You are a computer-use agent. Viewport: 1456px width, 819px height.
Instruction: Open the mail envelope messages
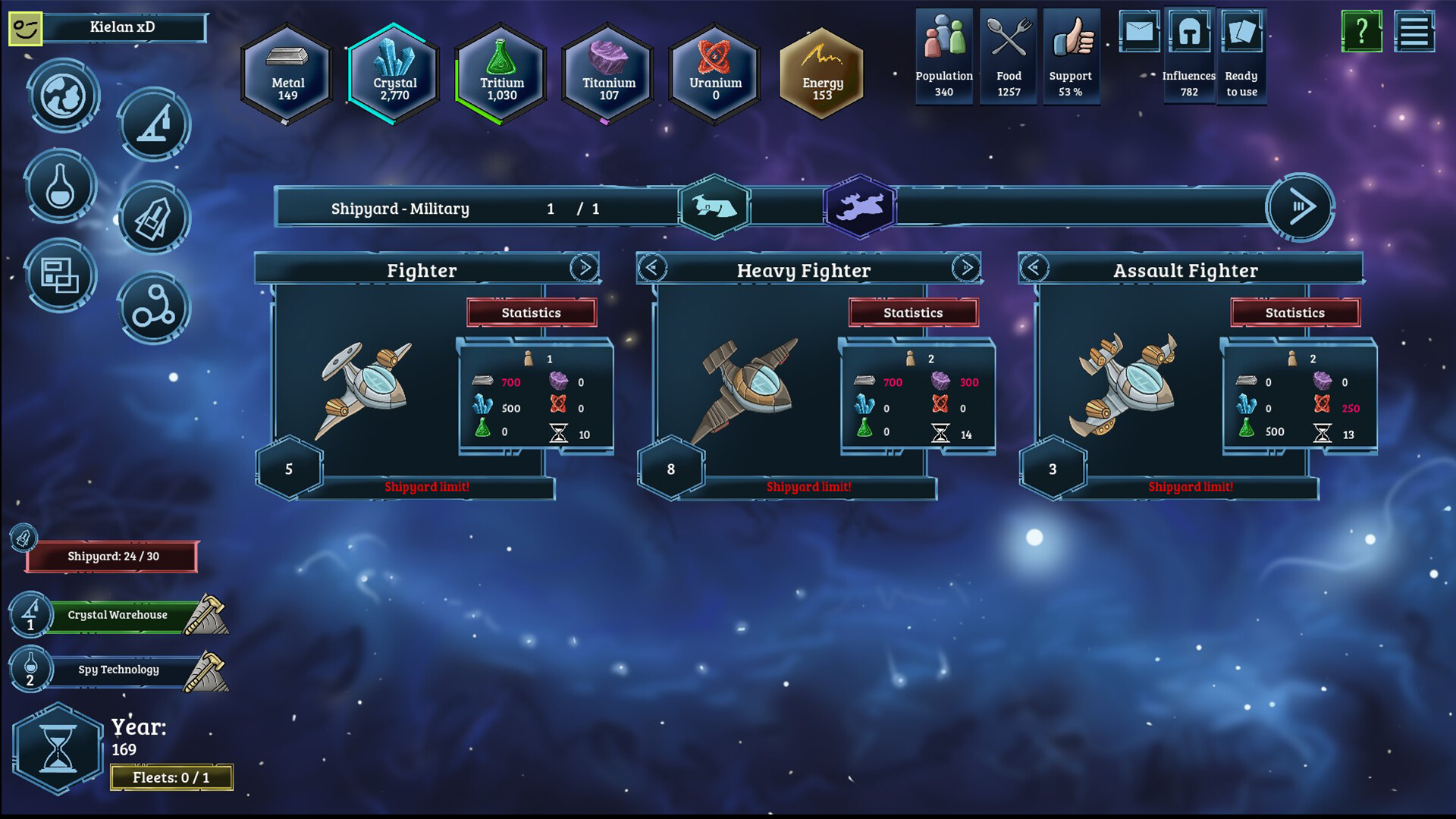[1139, 32]
